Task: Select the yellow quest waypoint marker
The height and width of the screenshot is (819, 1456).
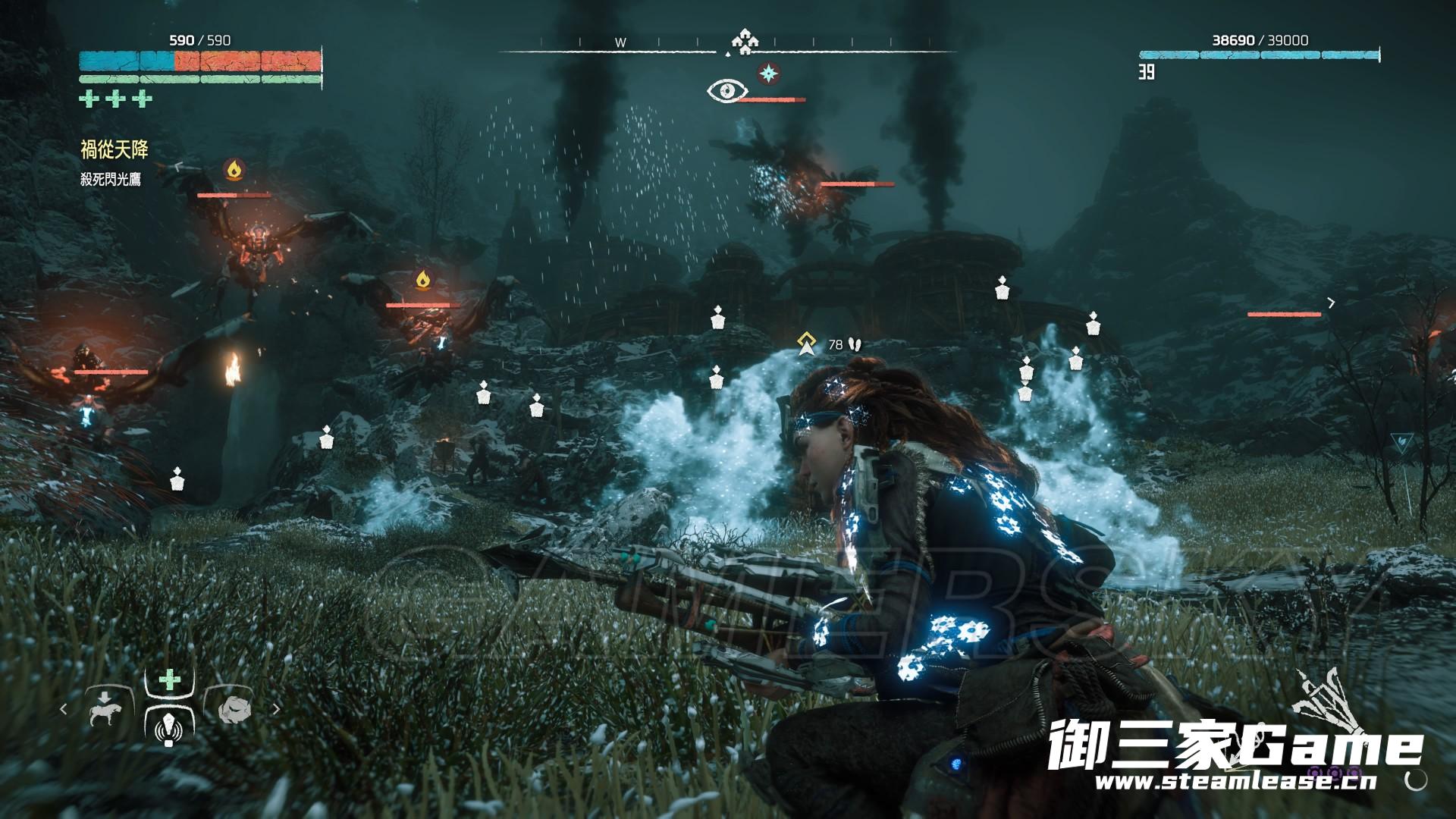Action: [x=805, y=344]
